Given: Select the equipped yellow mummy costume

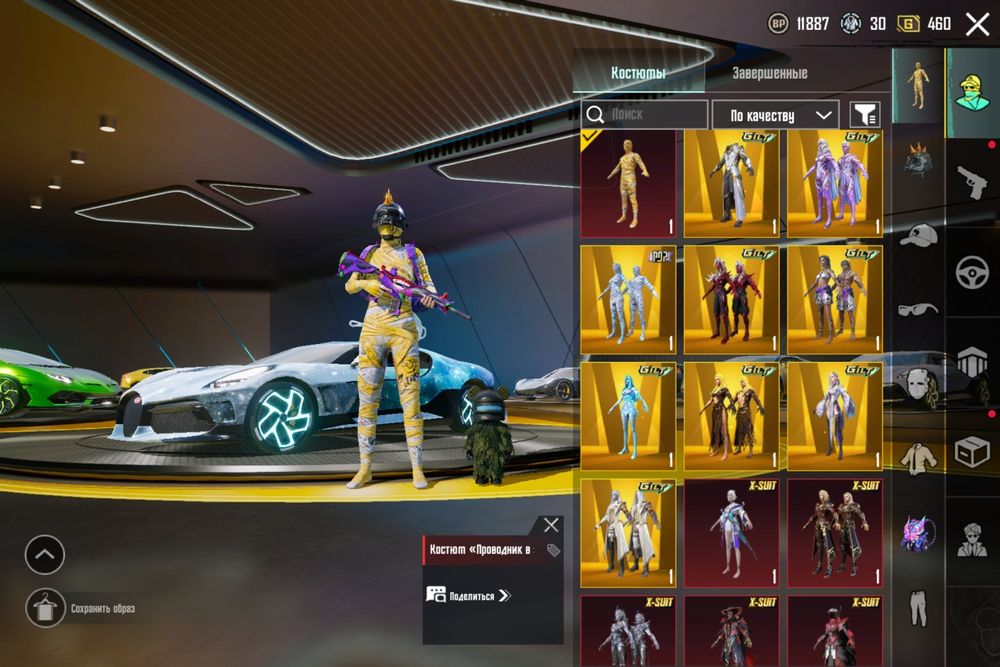Looking at the screenshot, I should coord(628,183).
